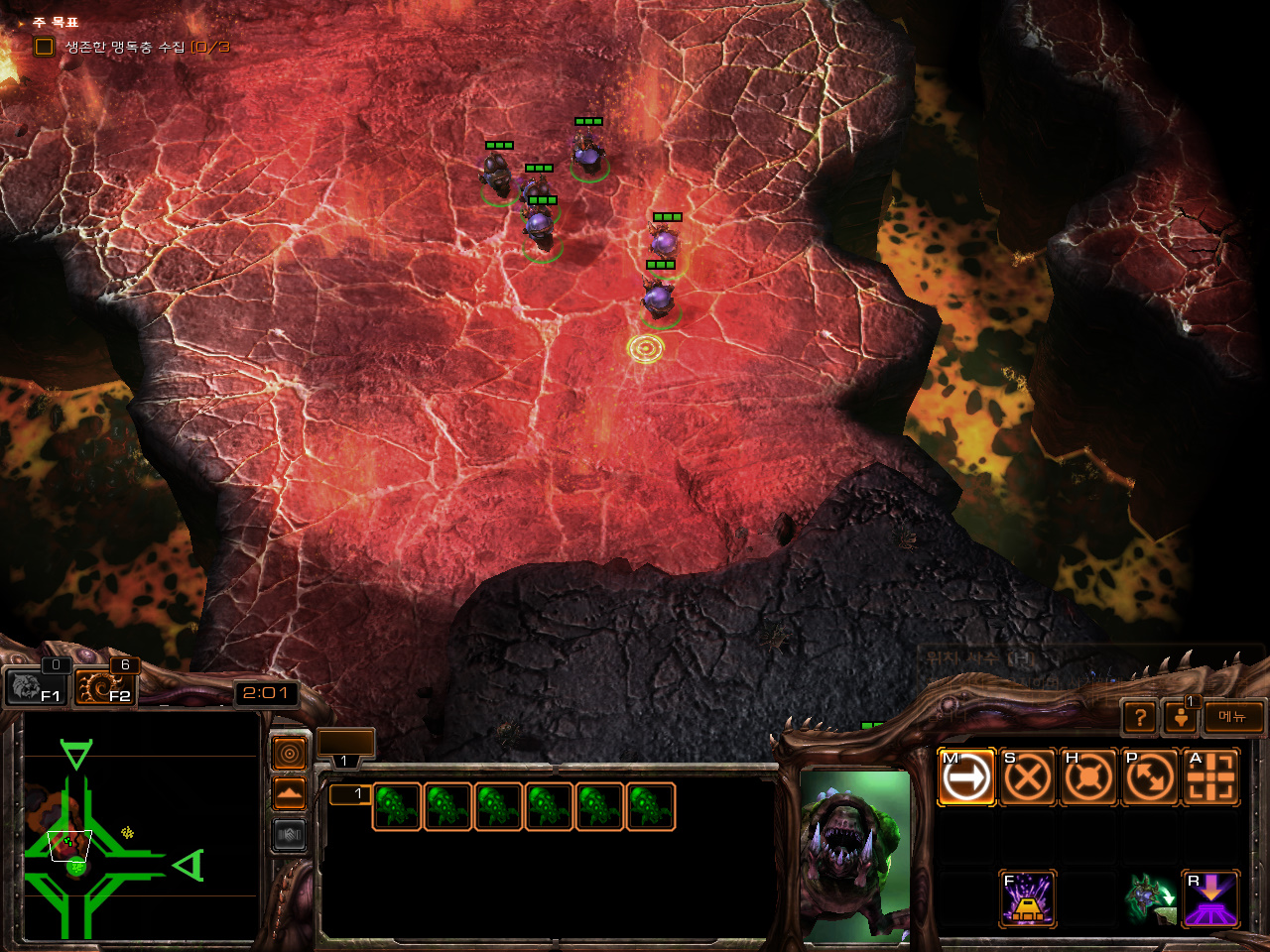Select control group 1 tab
Image resolution: width=1270 pixels, height=952 pixels.
345,745
